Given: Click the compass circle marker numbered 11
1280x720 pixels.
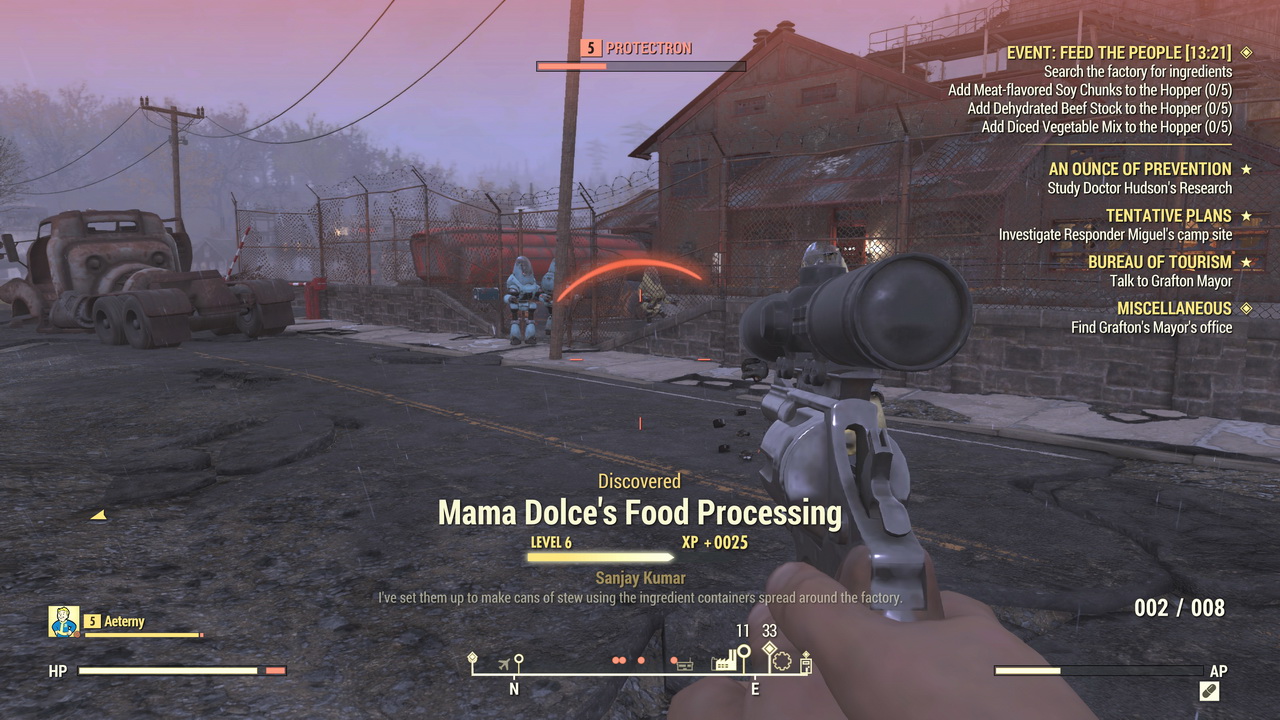Looking at the screenshot, I should 744,650.
